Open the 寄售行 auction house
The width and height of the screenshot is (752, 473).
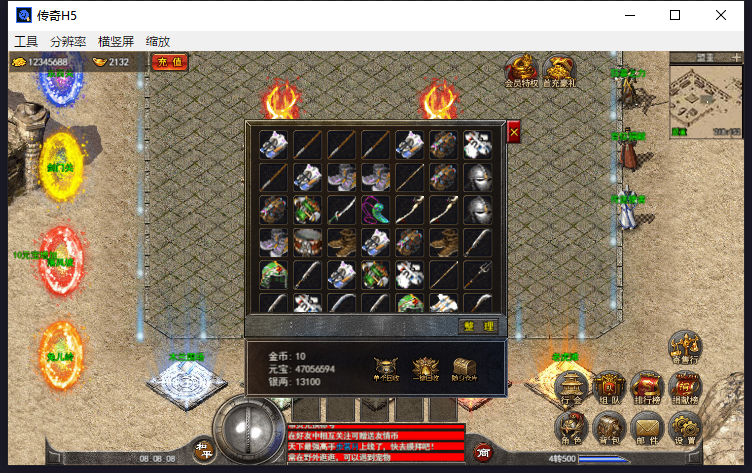685,348
